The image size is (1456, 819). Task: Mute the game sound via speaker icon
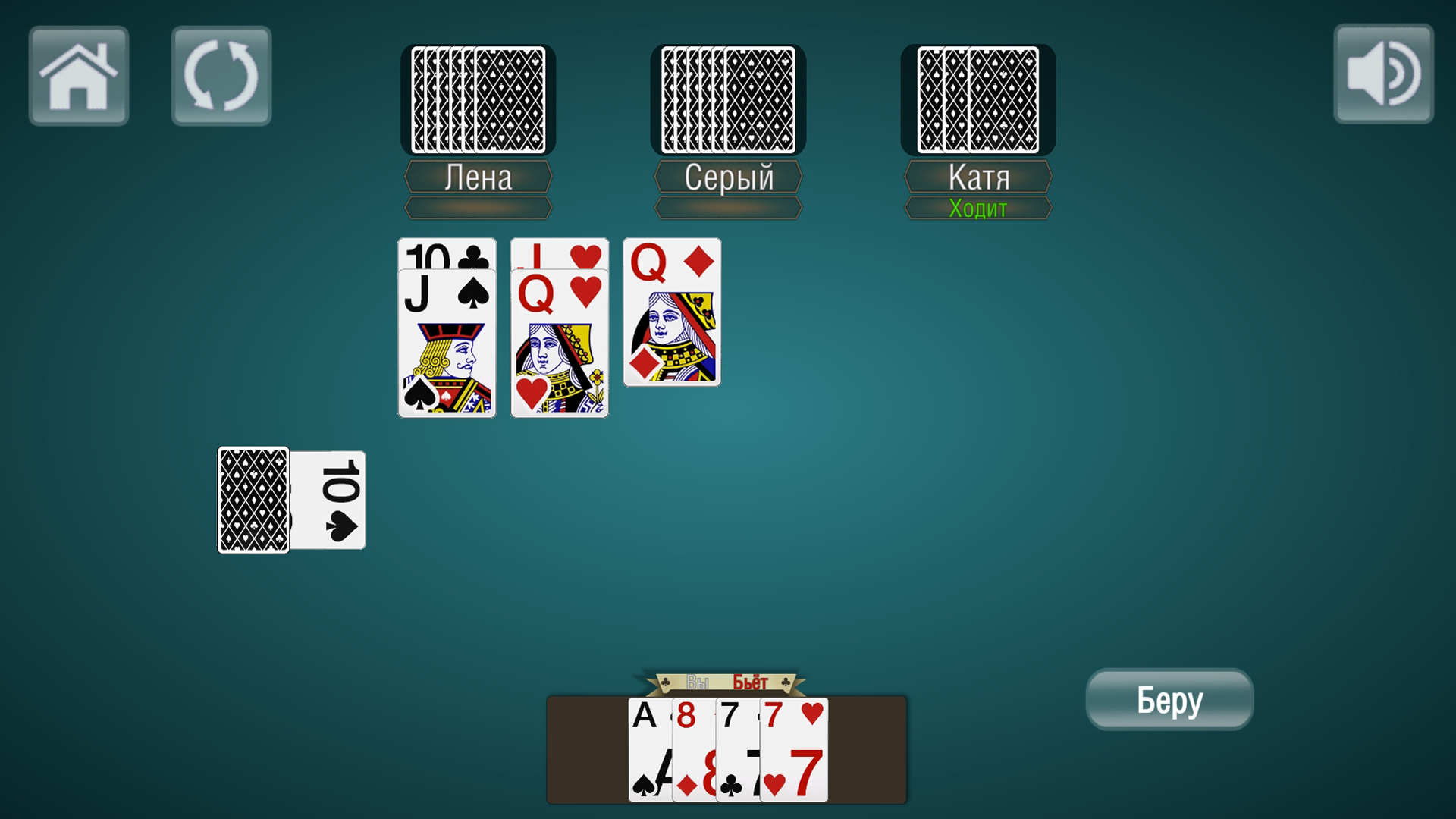1383,74
